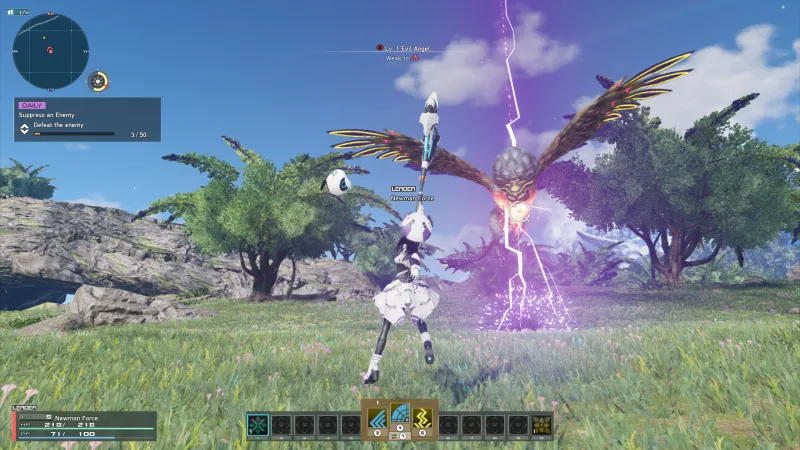Cast the yellow lightning zigzag technique
Image resolution: width=800 pixels, height=450 pixels.
(x=423, y=417)
